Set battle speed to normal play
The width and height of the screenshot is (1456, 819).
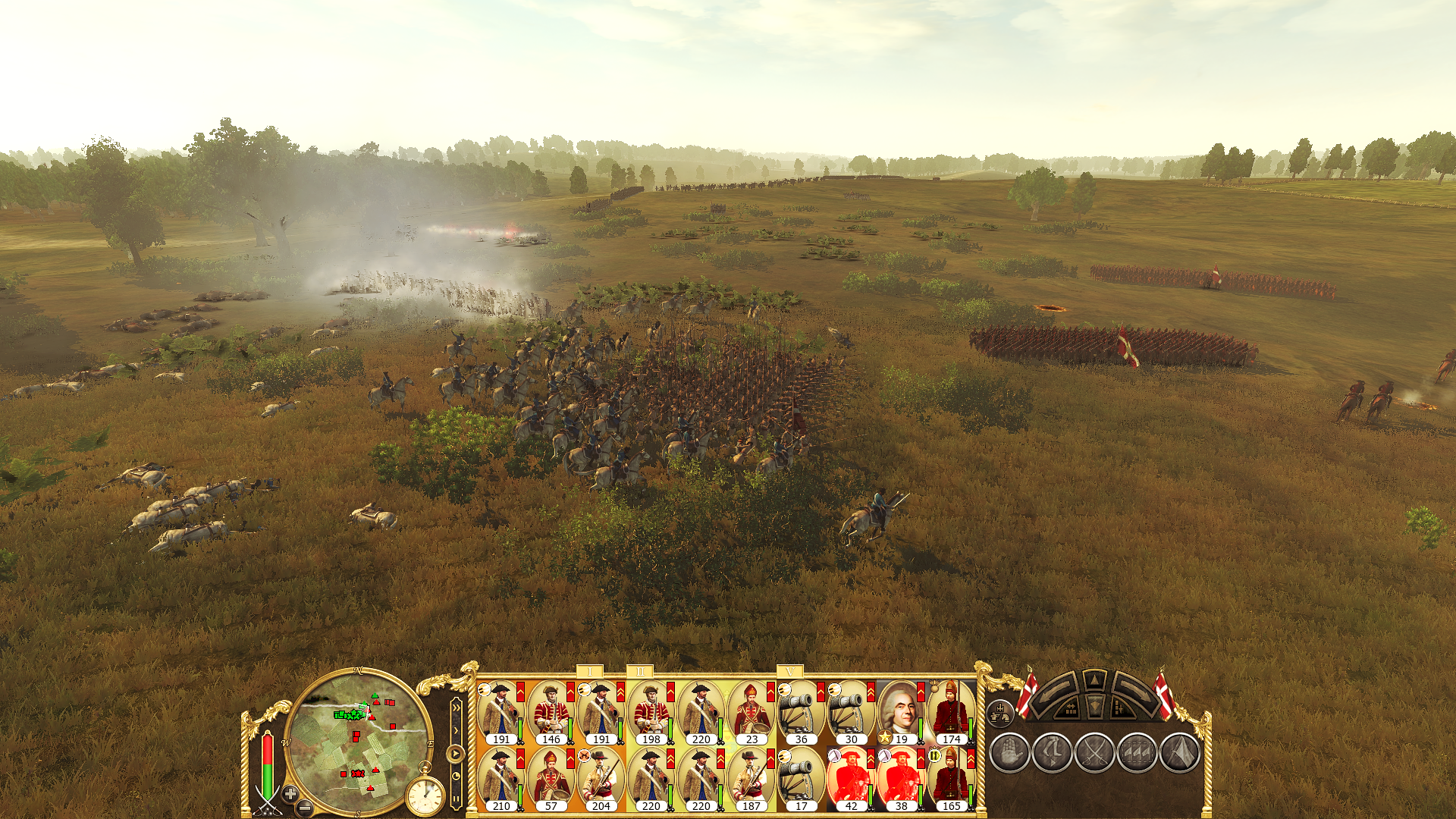point(455,754)
